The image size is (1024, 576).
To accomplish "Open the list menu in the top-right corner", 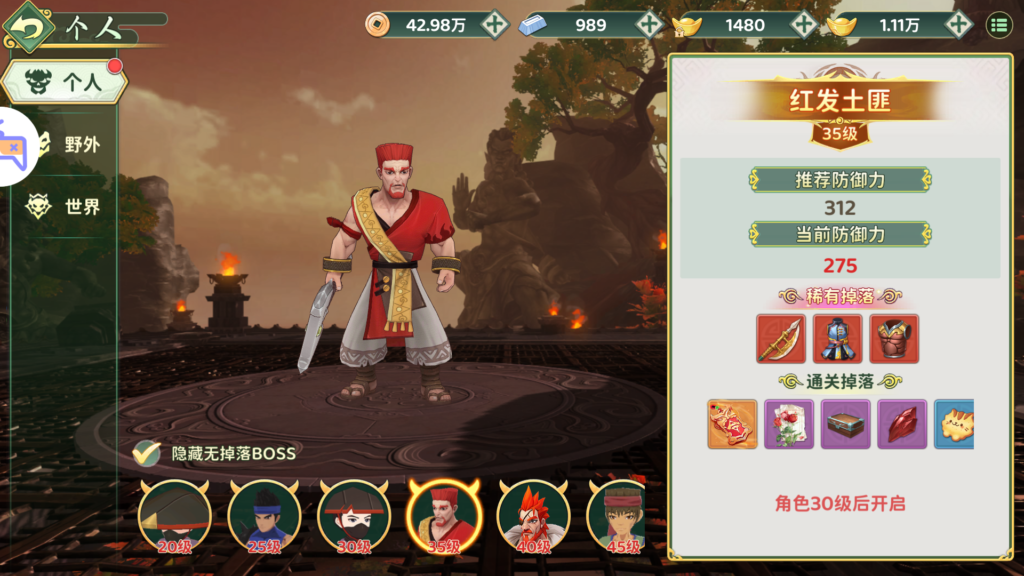I will (x=998, y=25).
